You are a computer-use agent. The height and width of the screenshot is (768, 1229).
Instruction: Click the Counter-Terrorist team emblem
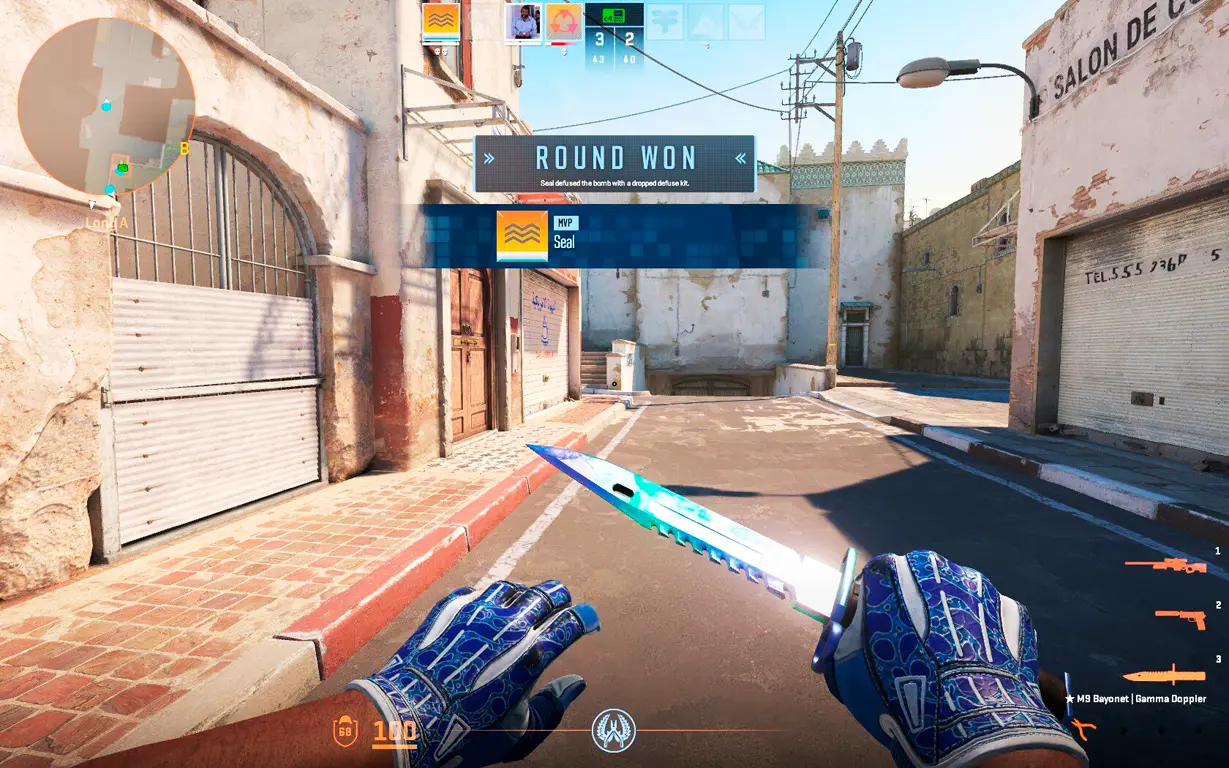(x=613, y=730)
